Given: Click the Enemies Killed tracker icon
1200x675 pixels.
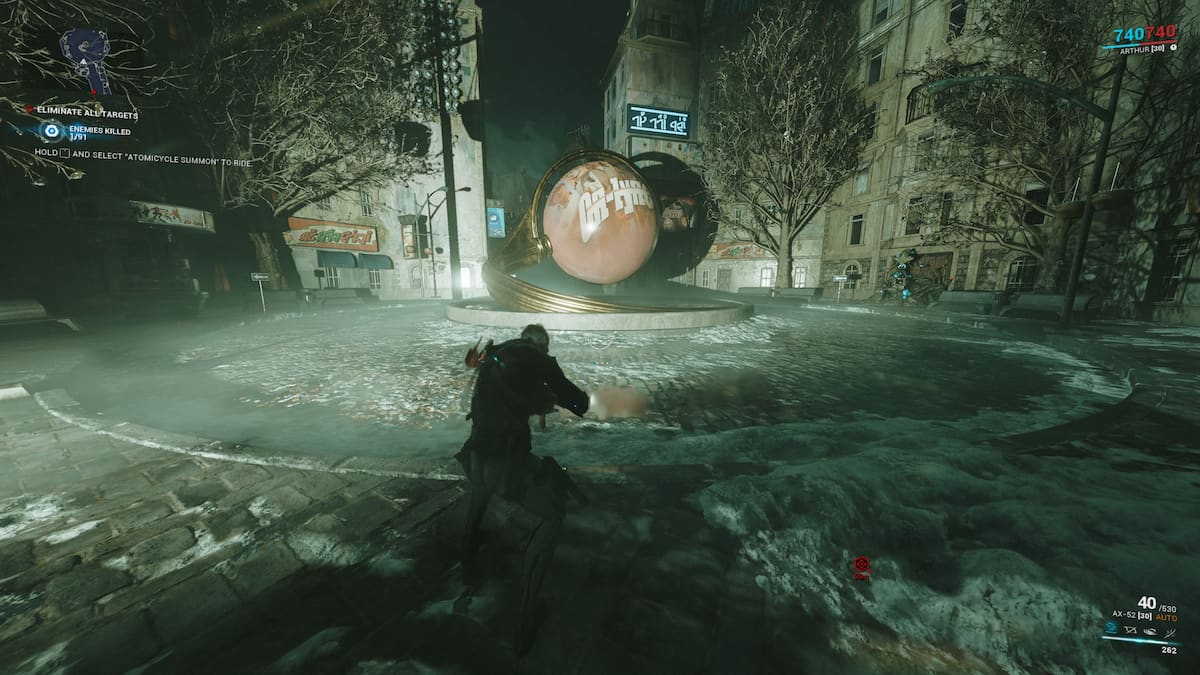Looking at the screenshot, I should pos(51,132).
